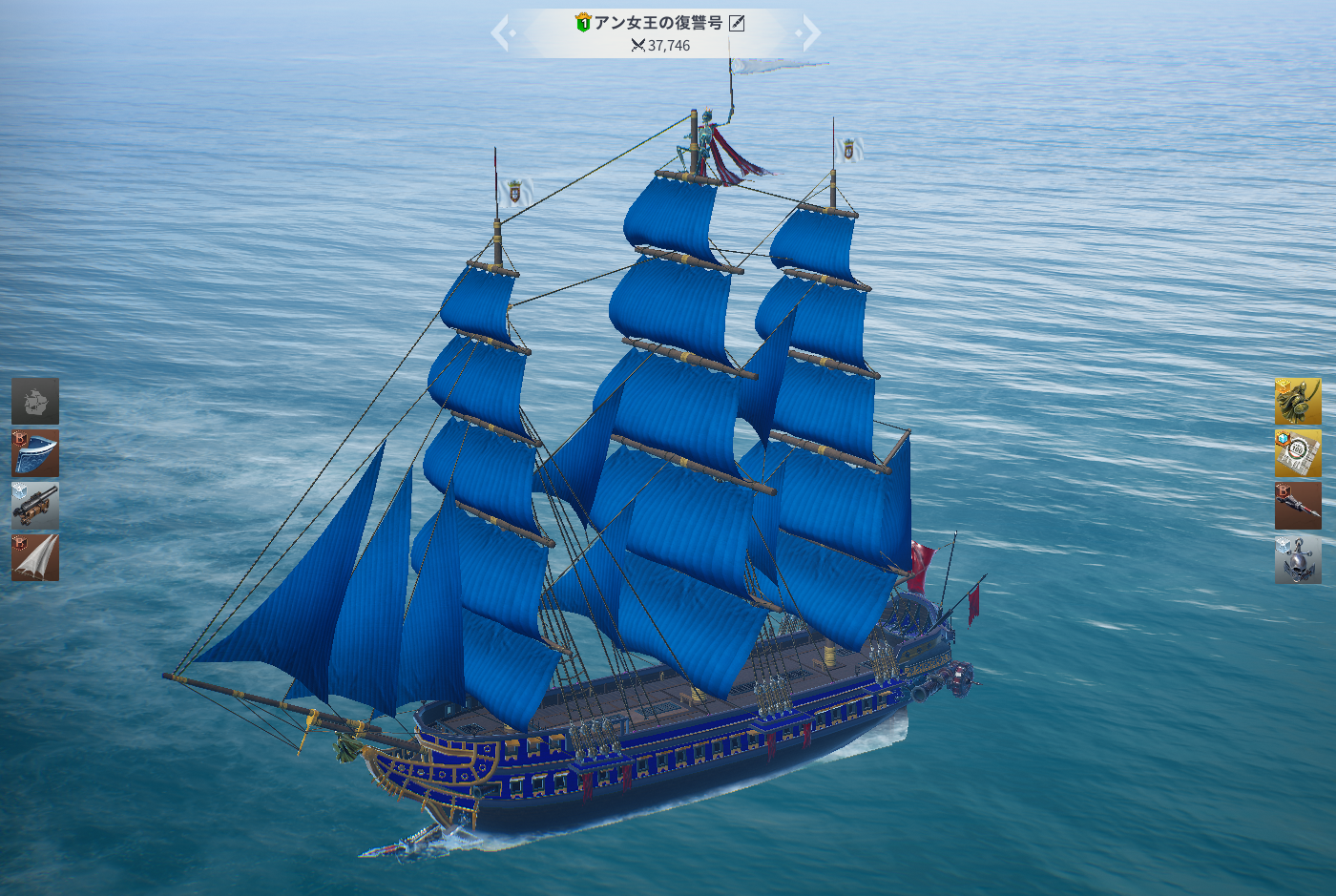
Task: Switch to the previous ship with left arrow
Action: (x=501, y=34)
